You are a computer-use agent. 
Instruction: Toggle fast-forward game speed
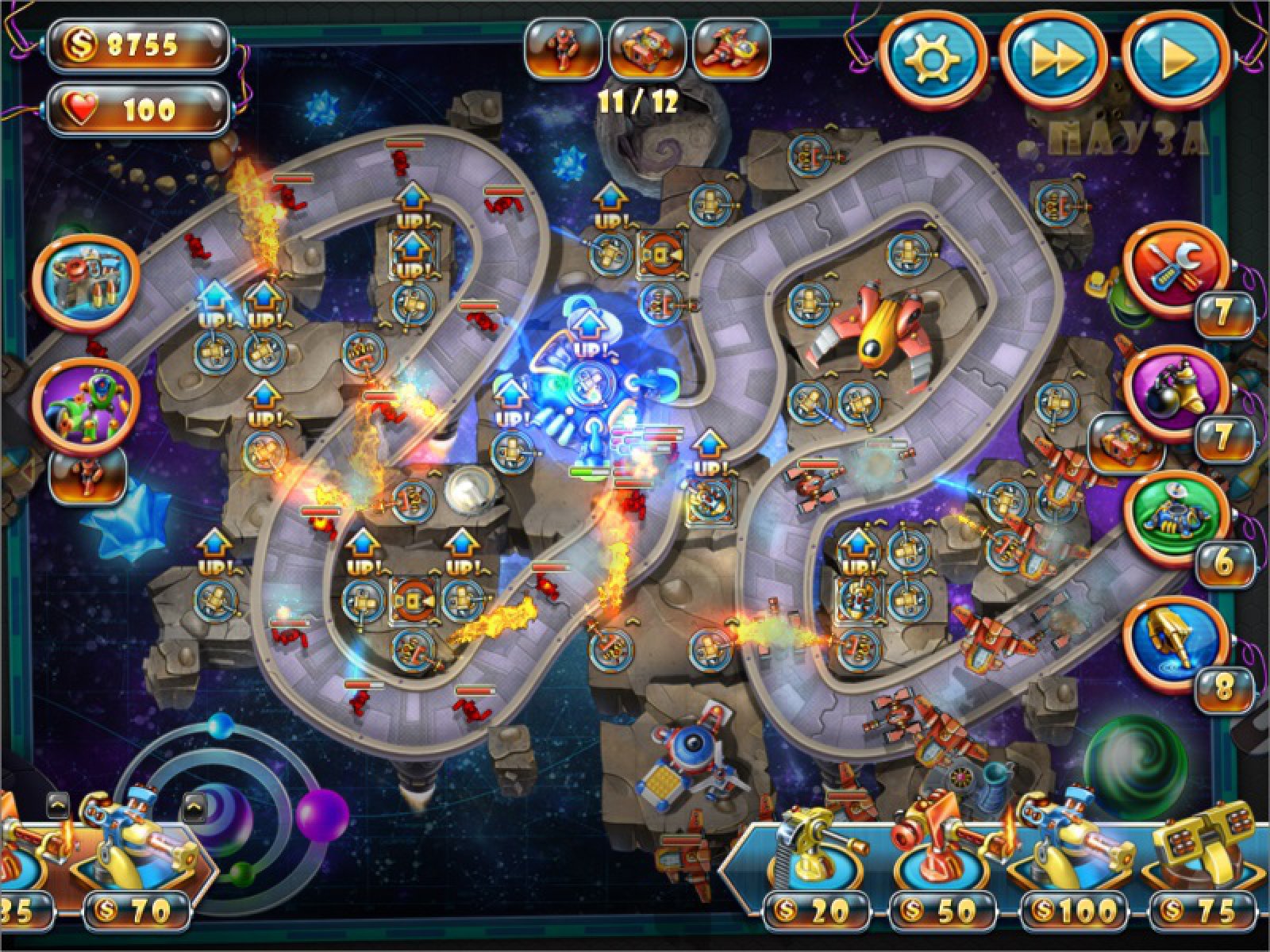(1054, 59)
